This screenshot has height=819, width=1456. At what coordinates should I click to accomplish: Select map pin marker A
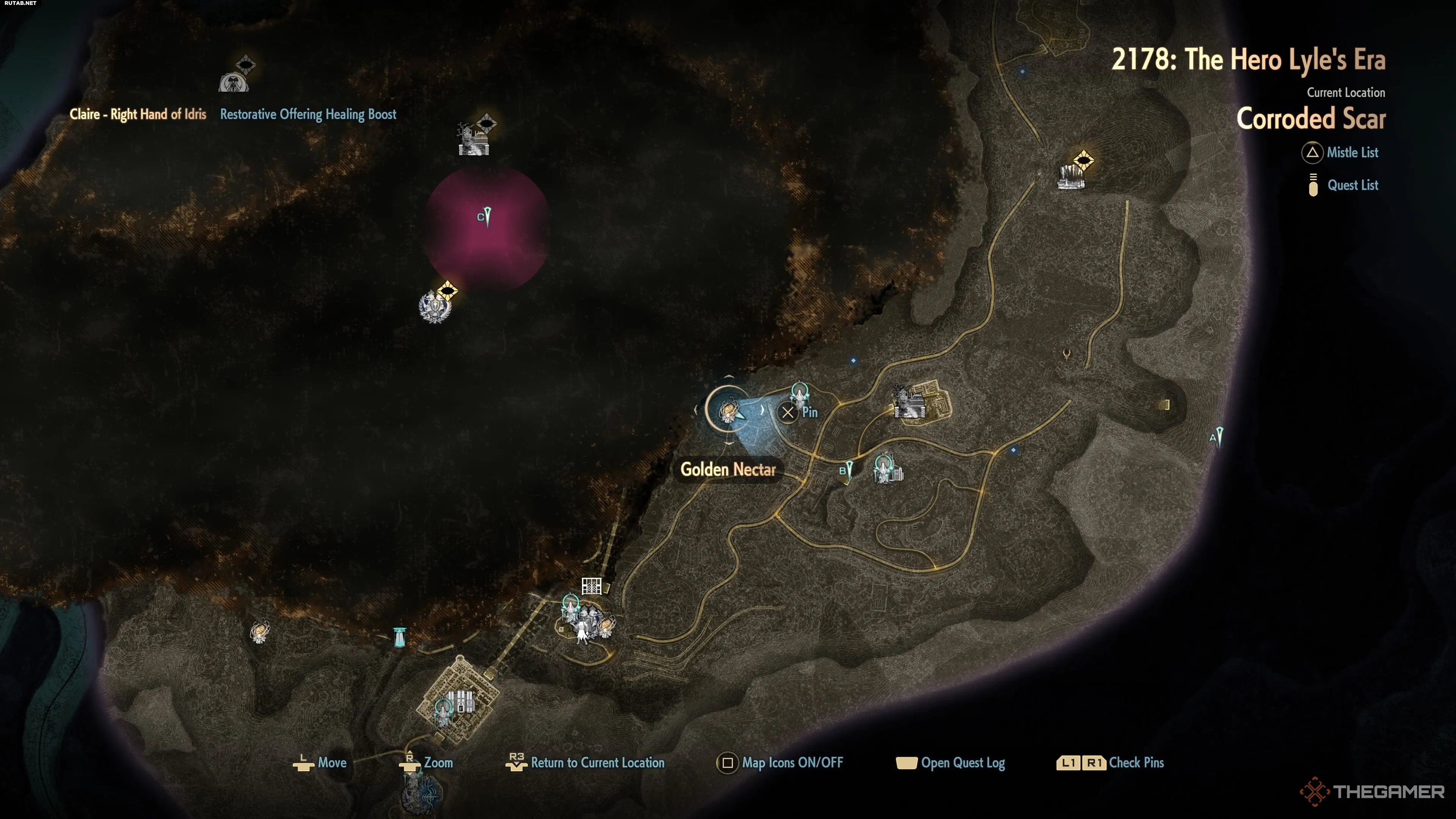tap(1219, 437)
